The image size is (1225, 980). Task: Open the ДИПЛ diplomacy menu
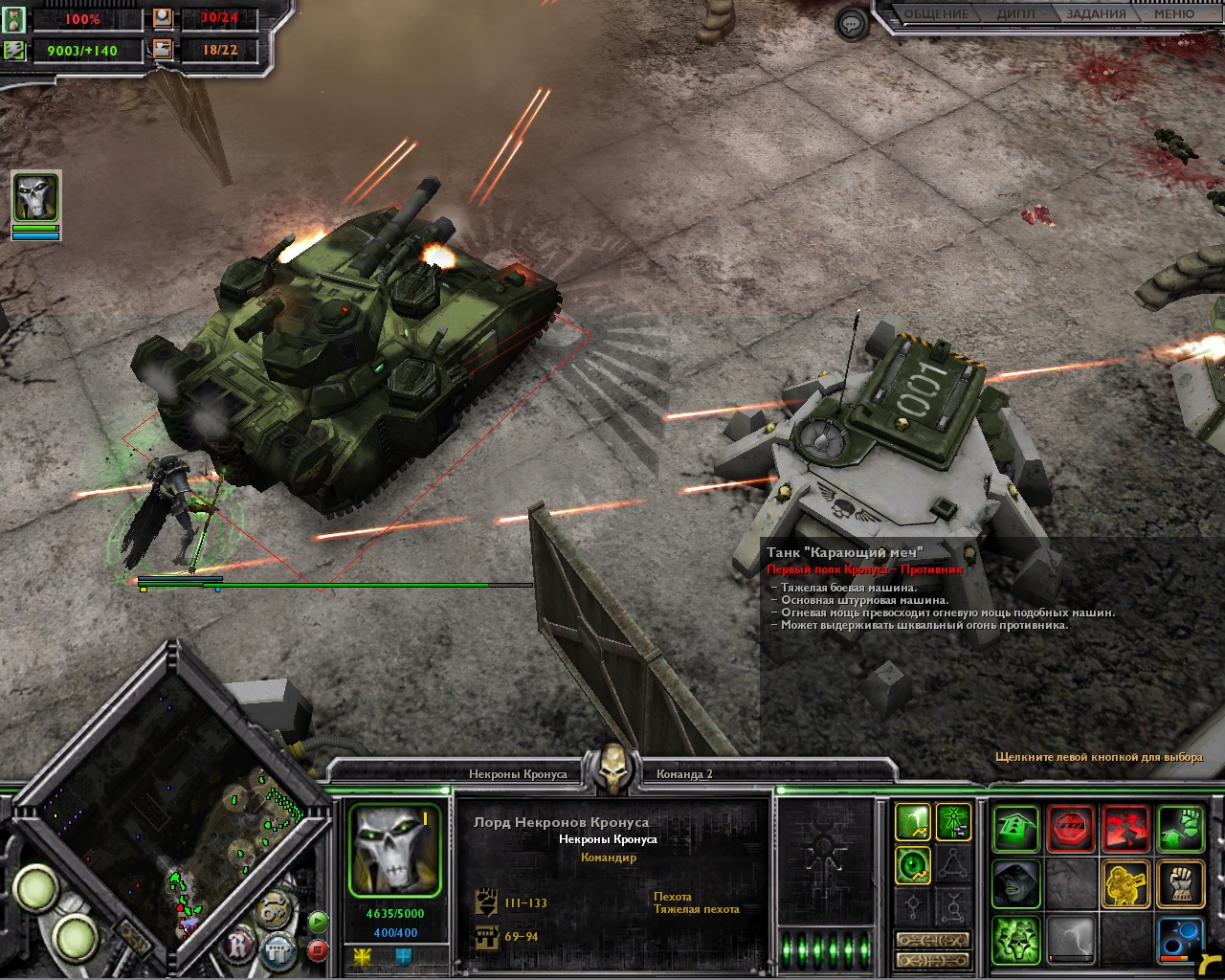[x=1013, y=14]
